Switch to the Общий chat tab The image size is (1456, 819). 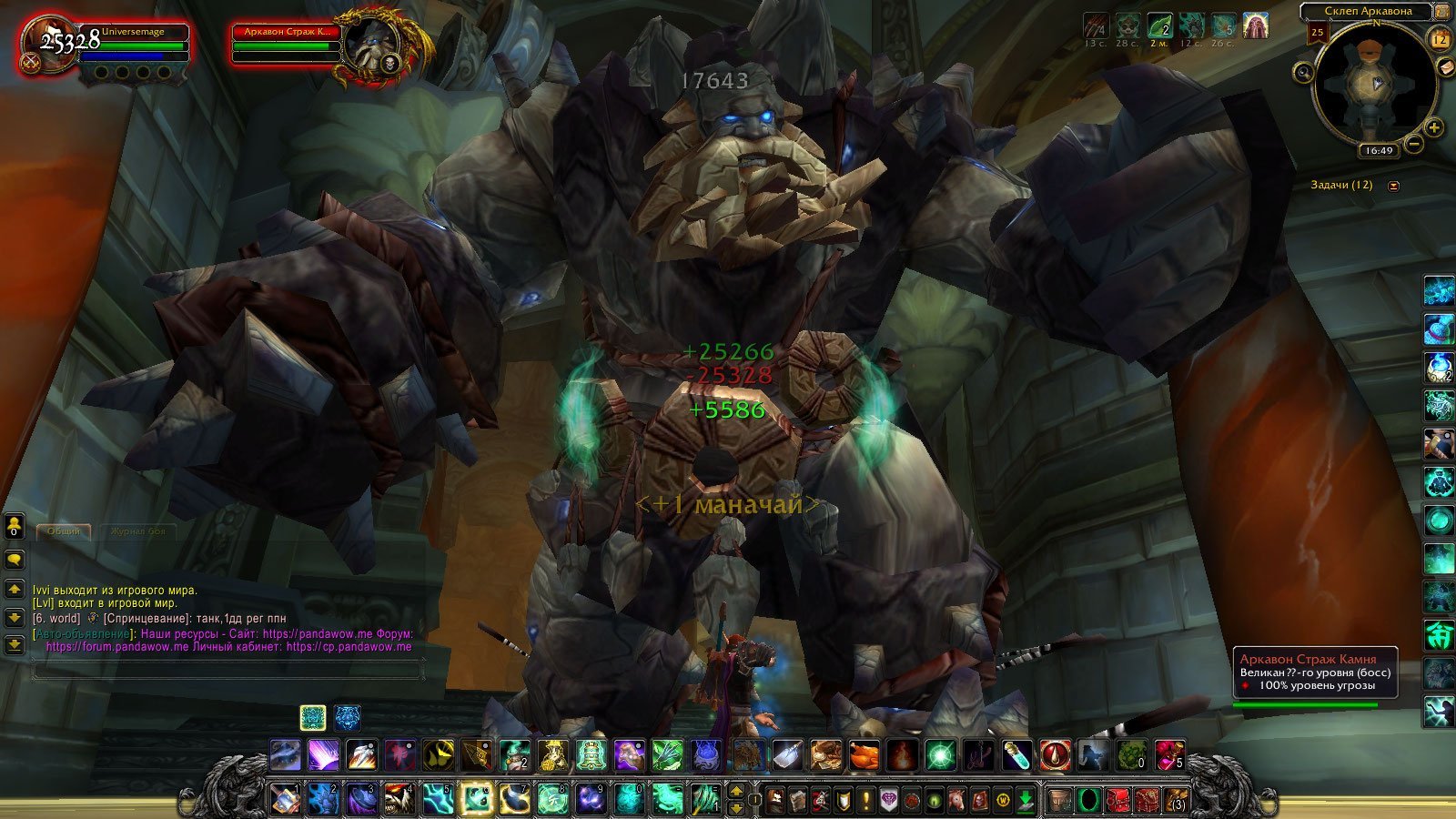coord(64,531)
